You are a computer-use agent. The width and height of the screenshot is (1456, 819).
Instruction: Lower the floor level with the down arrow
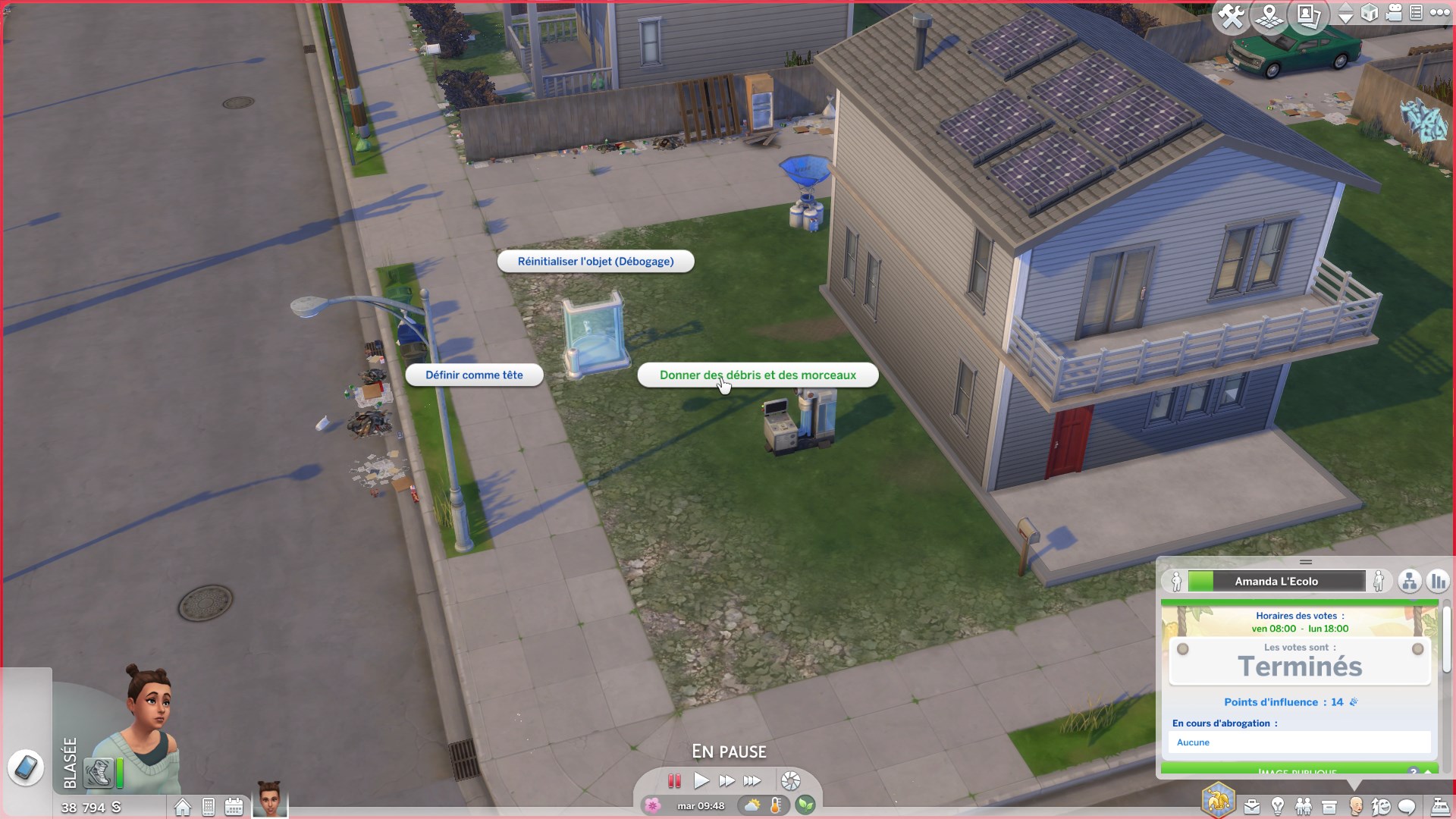point(1347,19)
